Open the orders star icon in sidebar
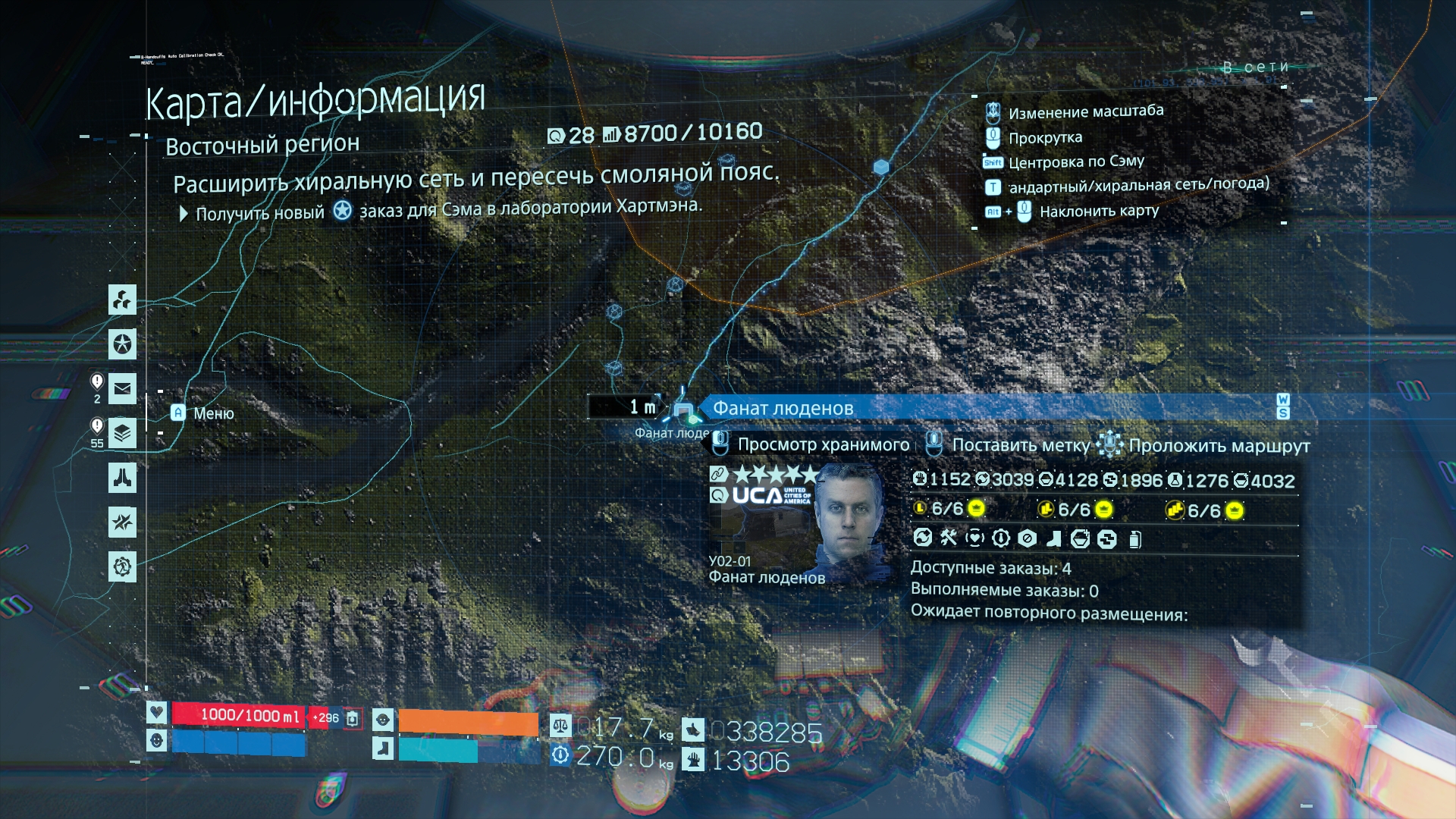This screenshot has height=819, width=1456. tap(122, 344)
